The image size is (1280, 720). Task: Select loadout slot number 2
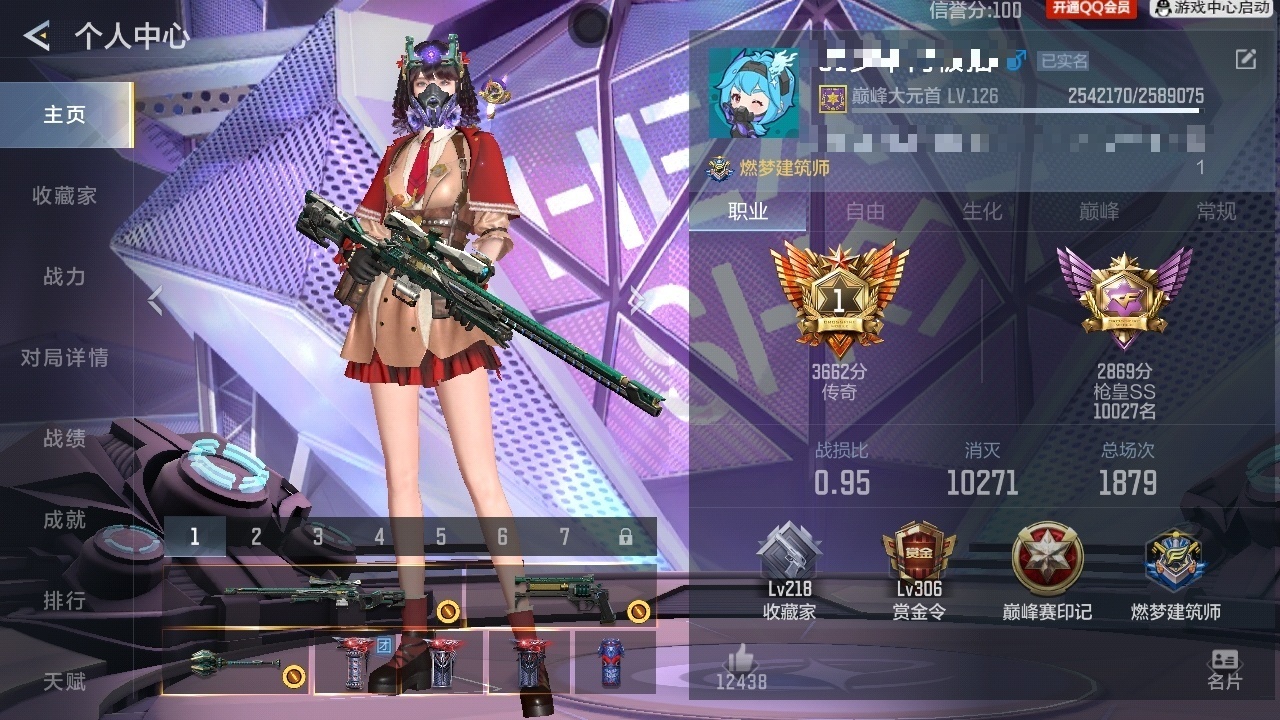tap(256, 537)
